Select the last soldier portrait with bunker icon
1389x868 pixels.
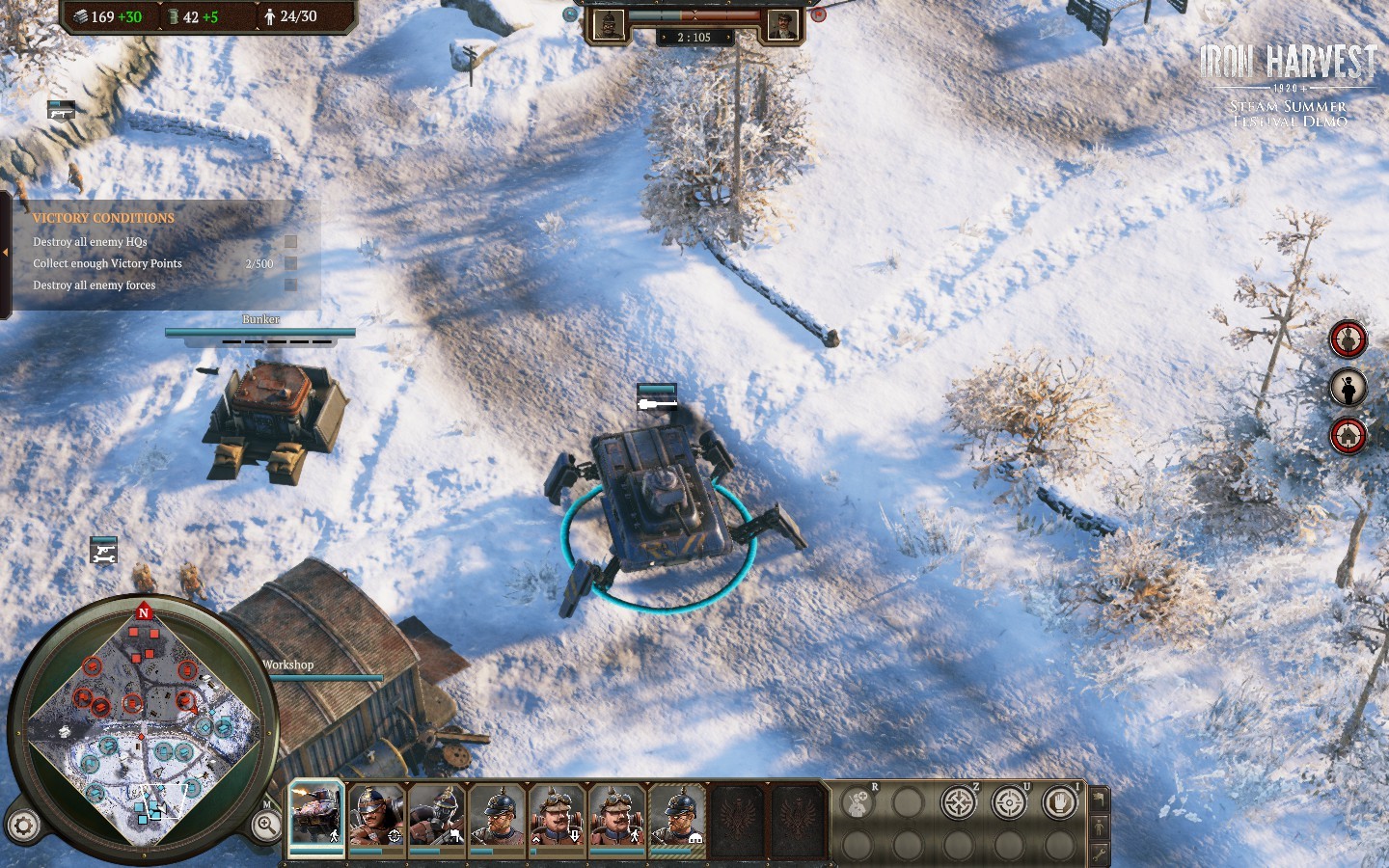677,815
